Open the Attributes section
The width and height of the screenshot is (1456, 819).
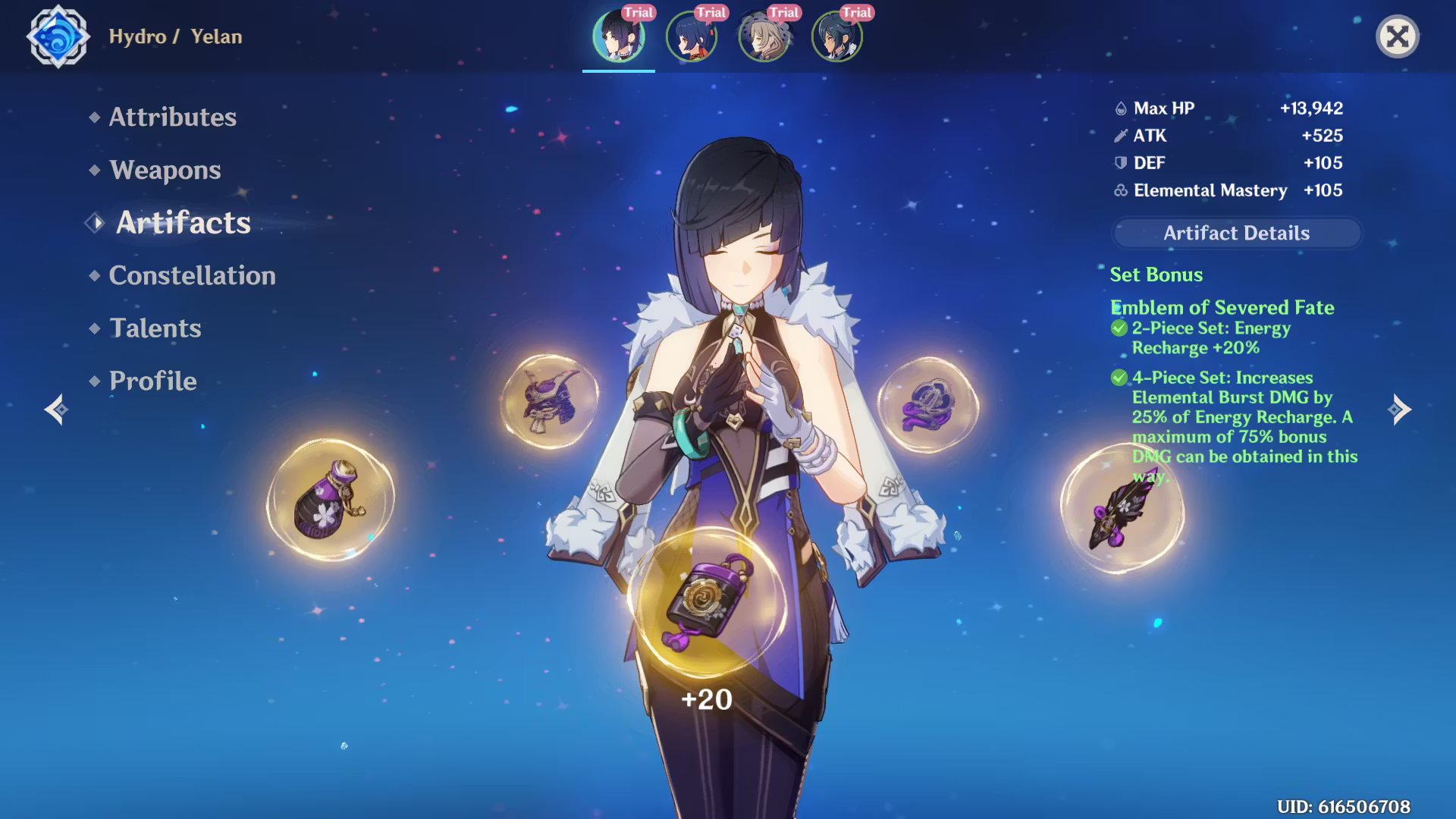click(x=172, y=117)
